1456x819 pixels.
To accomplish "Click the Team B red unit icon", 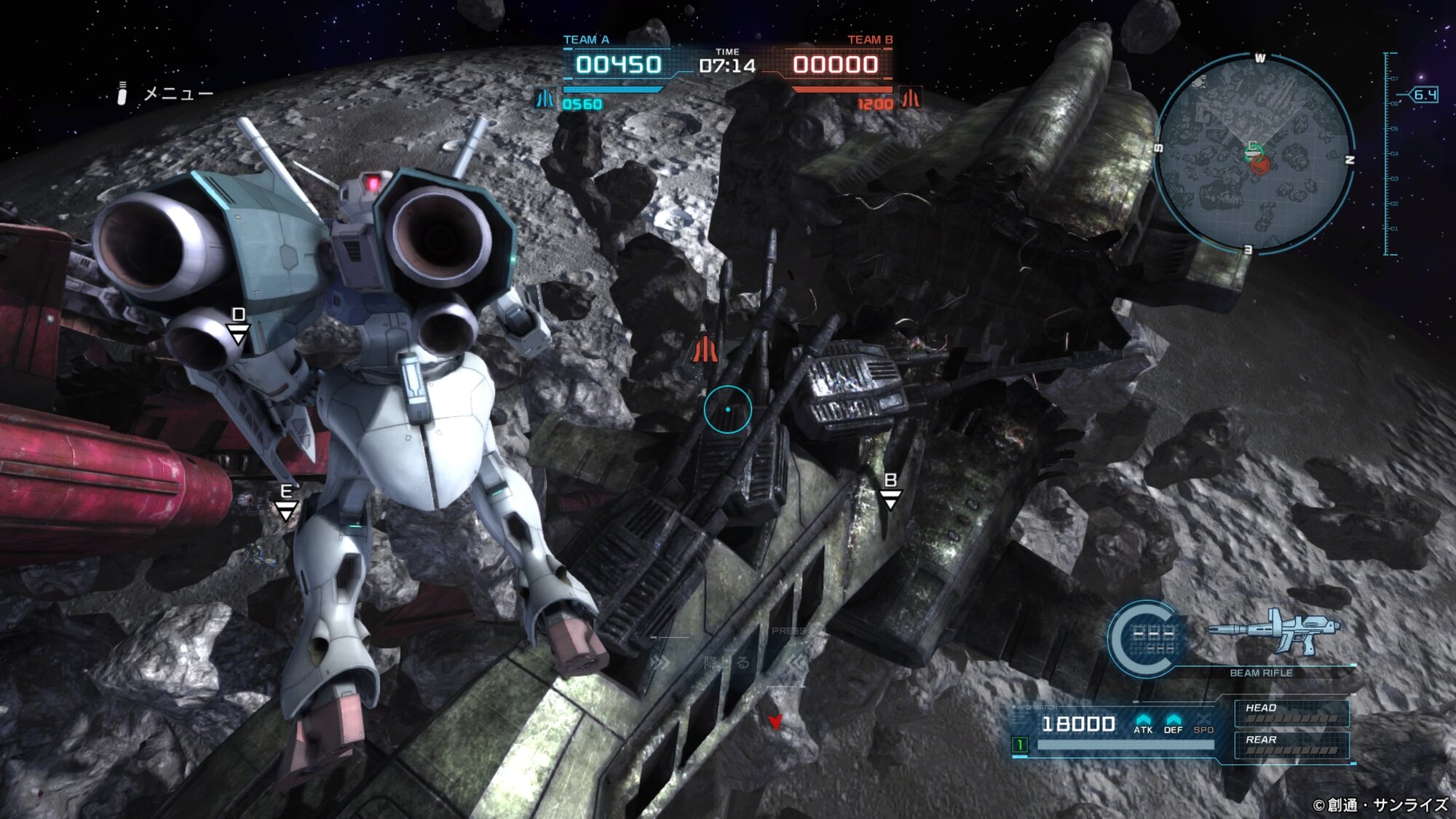I will pos(911,98).
